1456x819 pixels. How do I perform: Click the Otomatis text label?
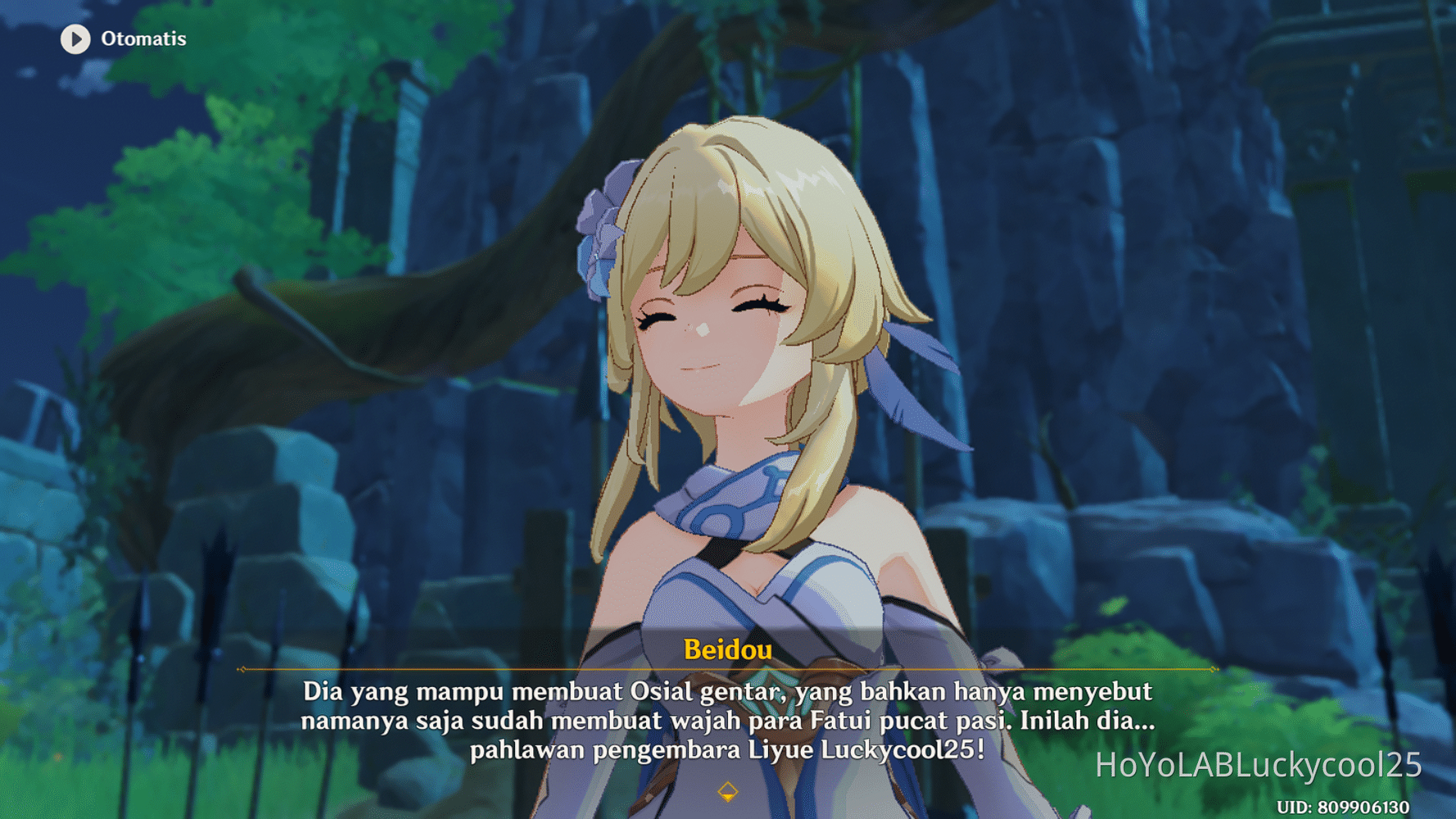click(x=143, y=38)
